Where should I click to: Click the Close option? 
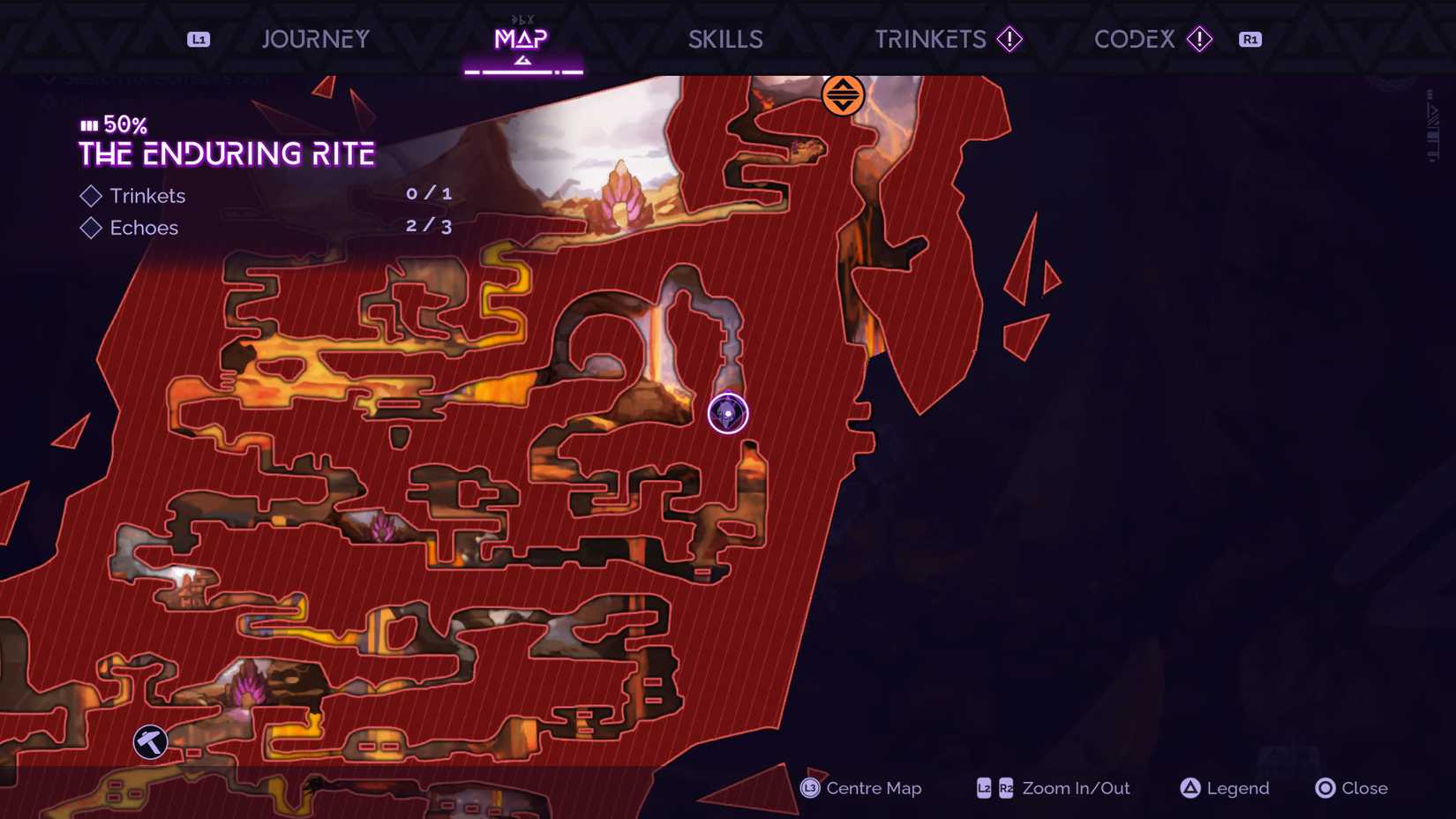[x=1363, y=788]
